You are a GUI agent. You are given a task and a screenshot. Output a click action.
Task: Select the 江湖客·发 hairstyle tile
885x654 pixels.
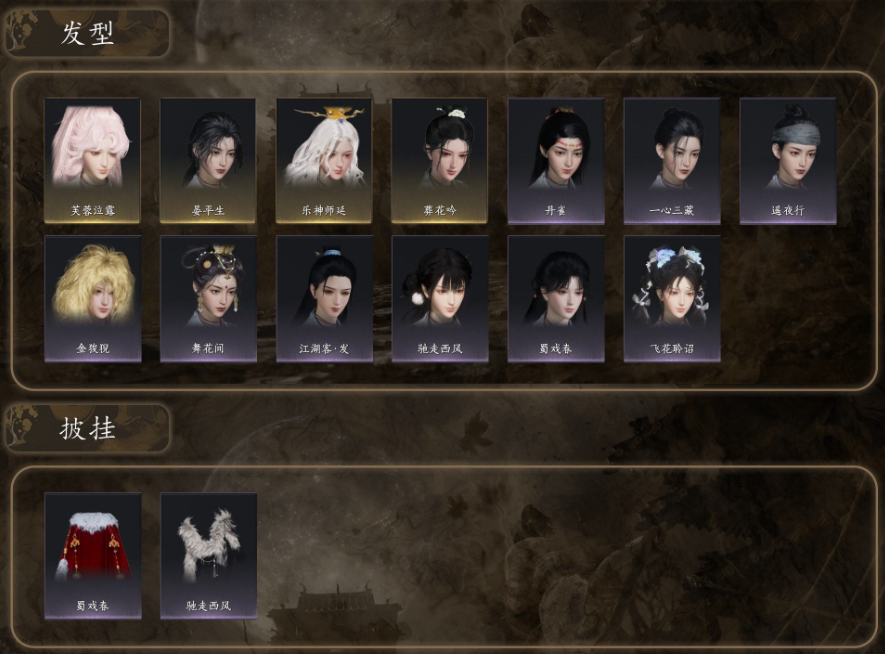point(324,297)
